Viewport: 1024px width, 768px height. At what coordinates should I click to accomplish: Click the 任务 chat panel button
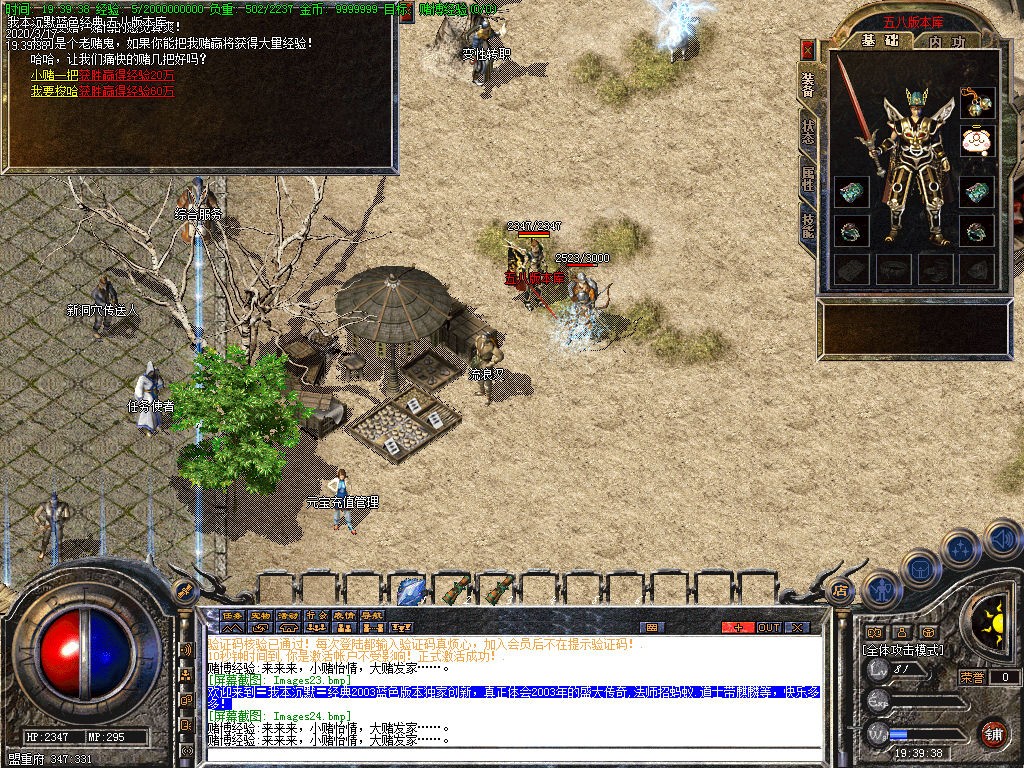[x=232, y=615]
